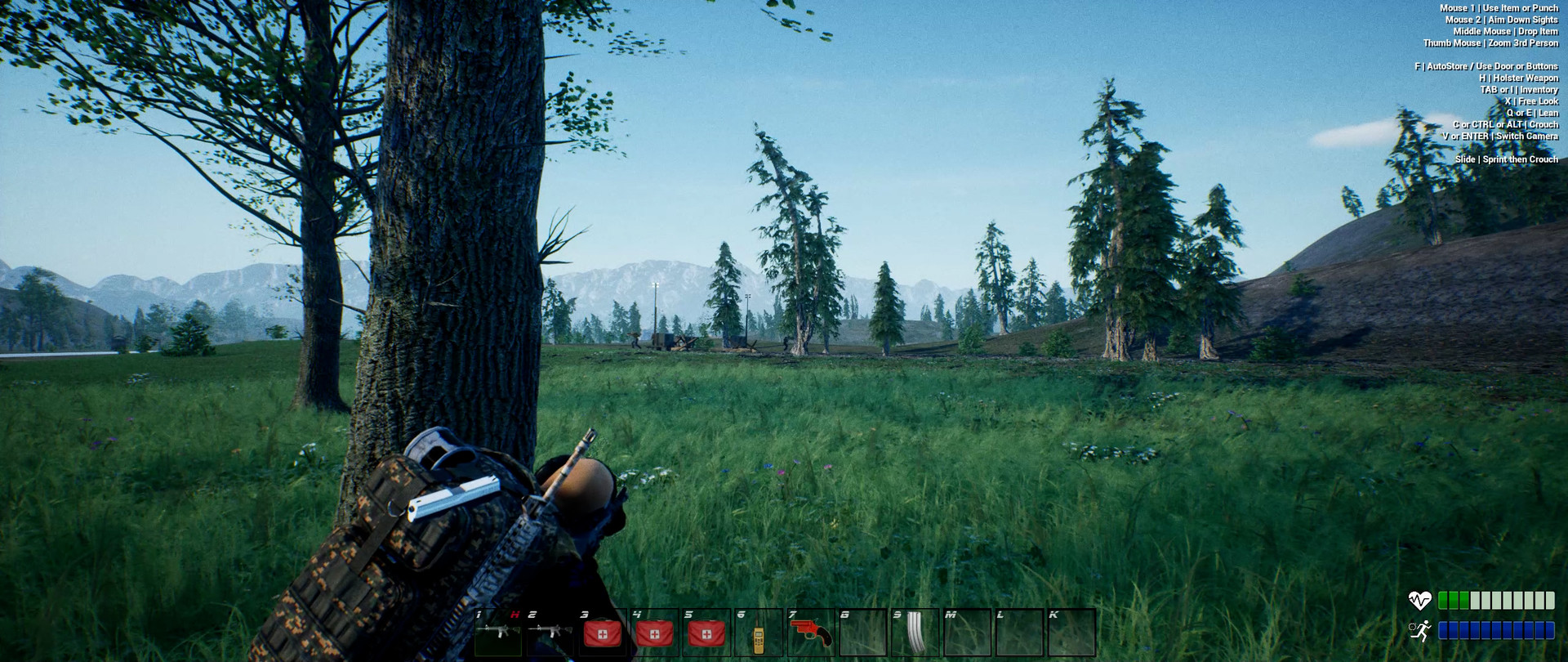Use the medkit in slot 3
This screenshot has height=662, width=1568.
(602, 633)
